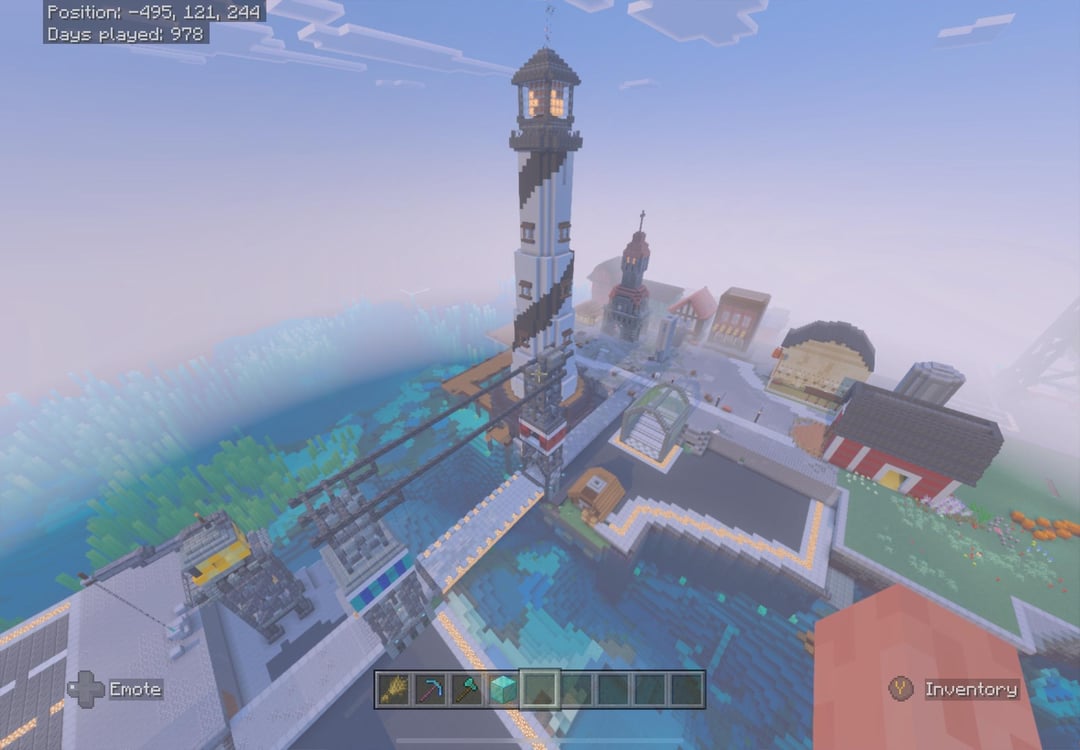The height and width of the screenshot is (750, 1080).
Task: Click the highlighted empty hotbar slot
Action: (540, 689)
